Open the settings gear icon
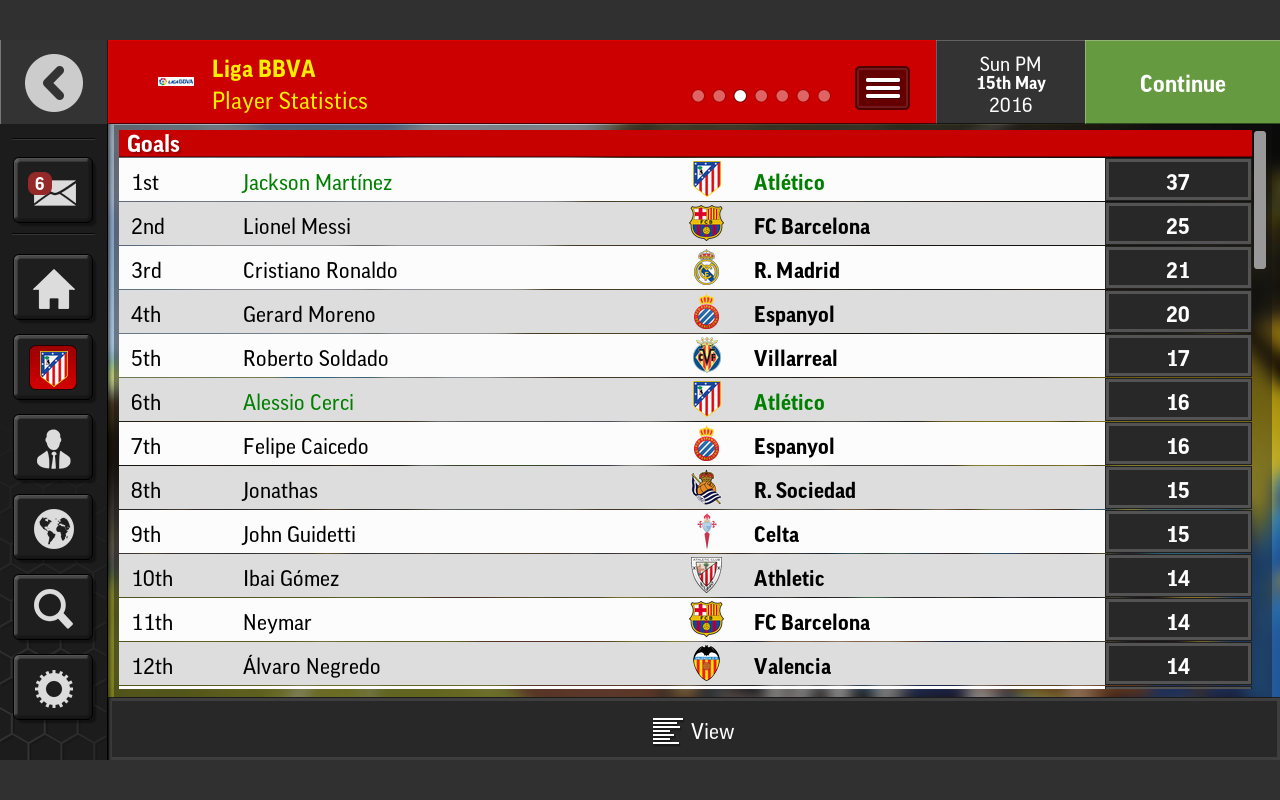1280x800 pixels. coord(53,688)
